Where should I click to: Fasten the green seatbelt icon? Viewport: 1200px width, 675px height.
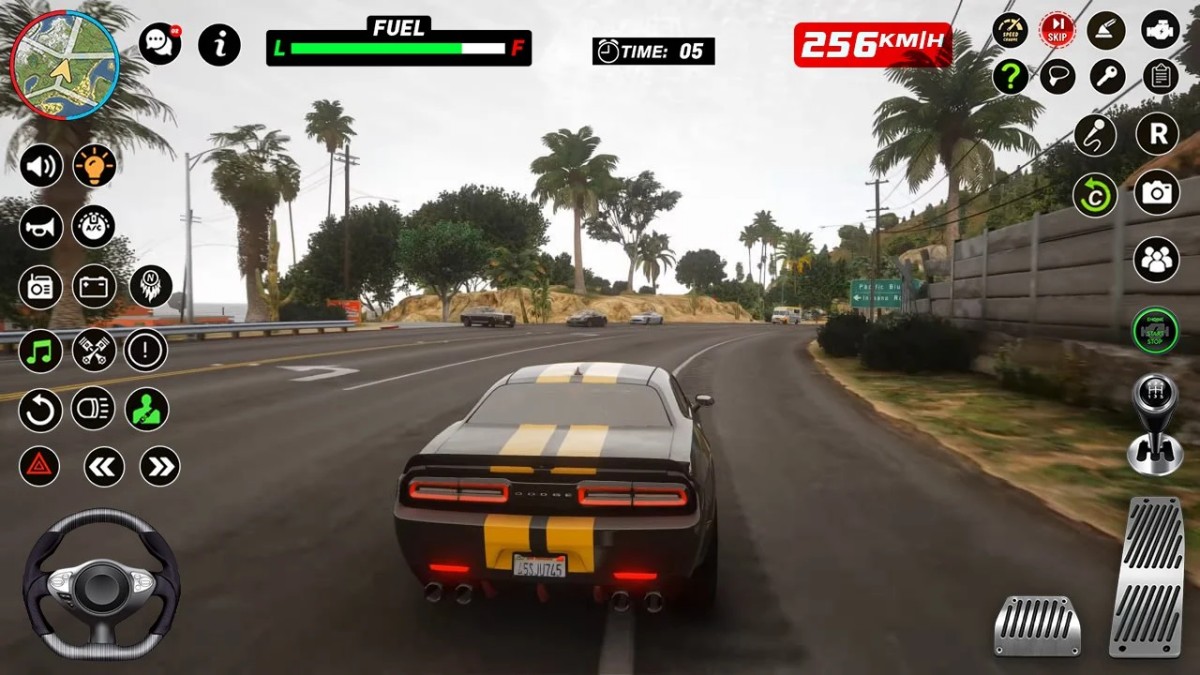[147, 409]
